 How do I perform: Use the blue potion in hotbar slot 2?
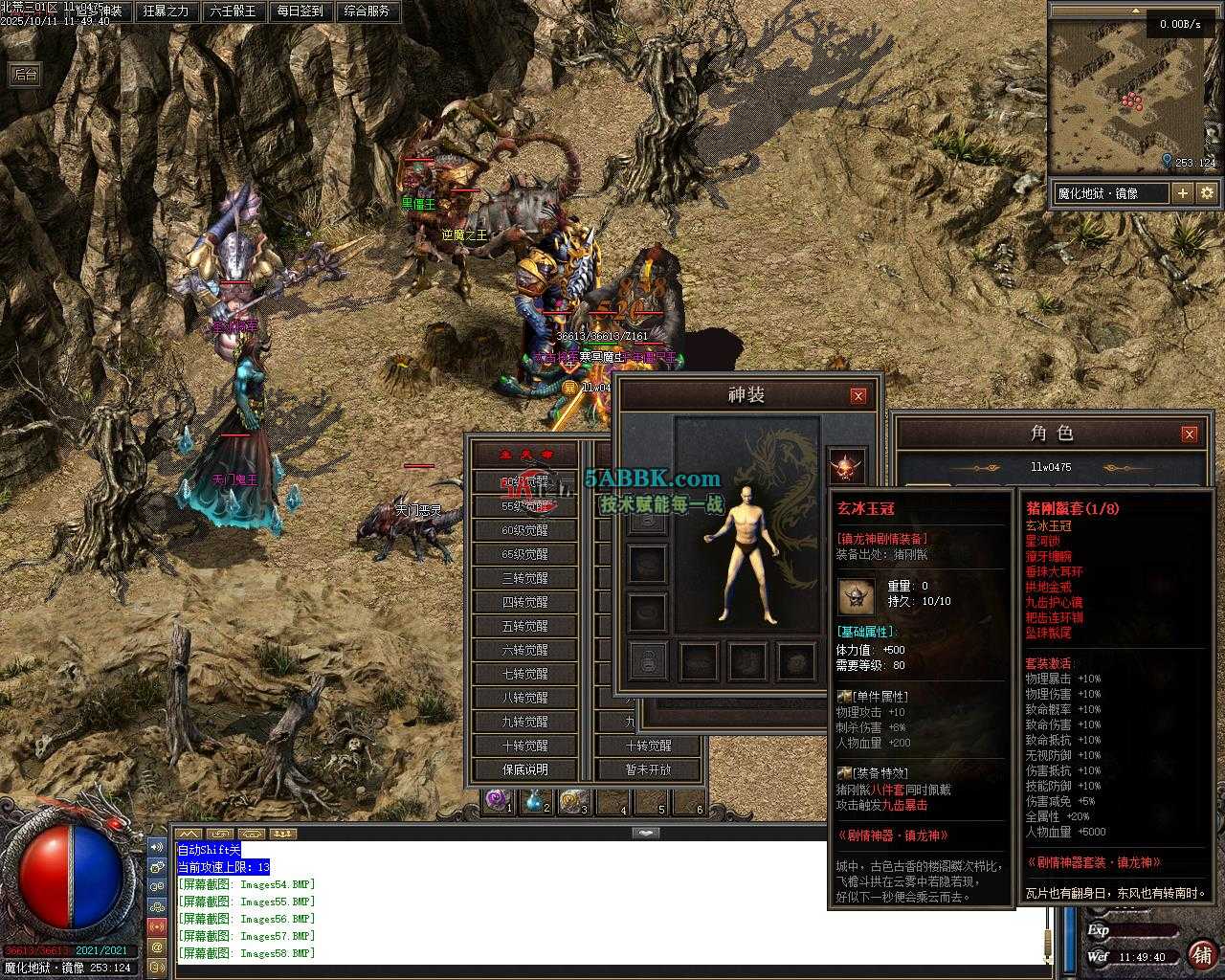click(534, 800)
